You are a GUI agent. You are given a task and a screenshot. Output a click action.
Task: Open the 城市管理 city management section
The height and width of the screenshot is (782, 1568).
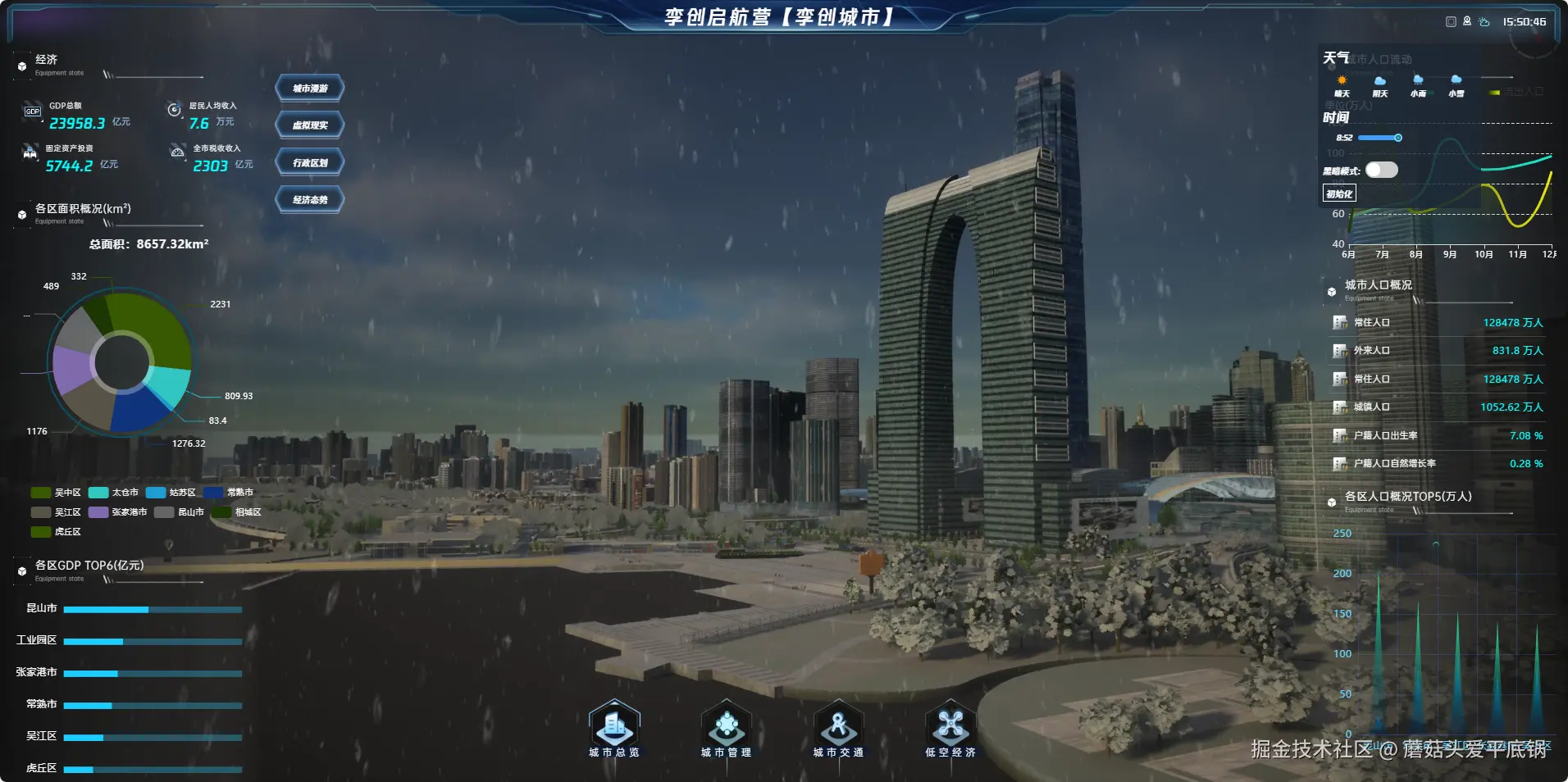(x=726, y=728)
